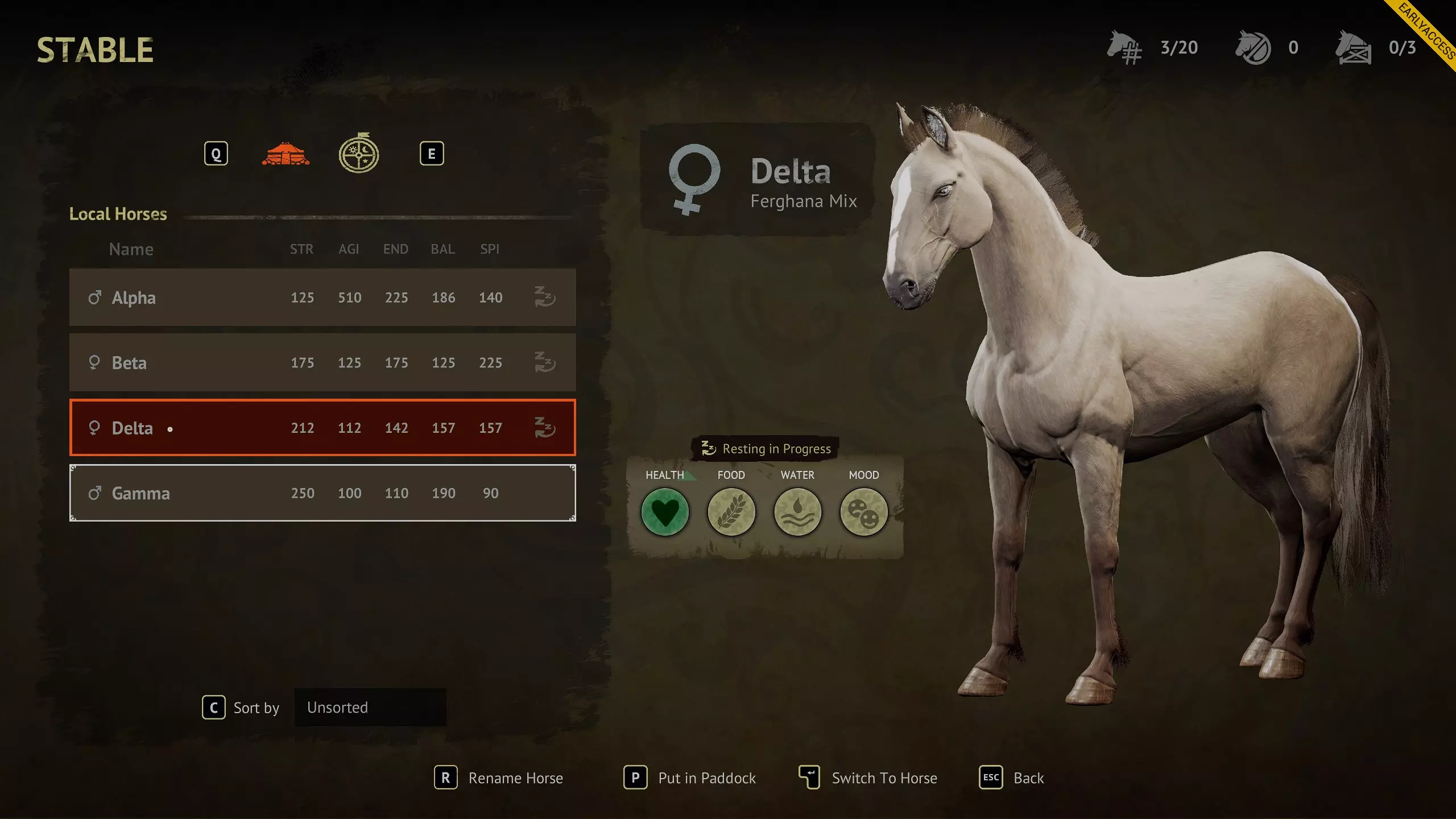Choose the Delta horse row
Image resolution: width=1456 pixels, height=819 pixels.
322,428
